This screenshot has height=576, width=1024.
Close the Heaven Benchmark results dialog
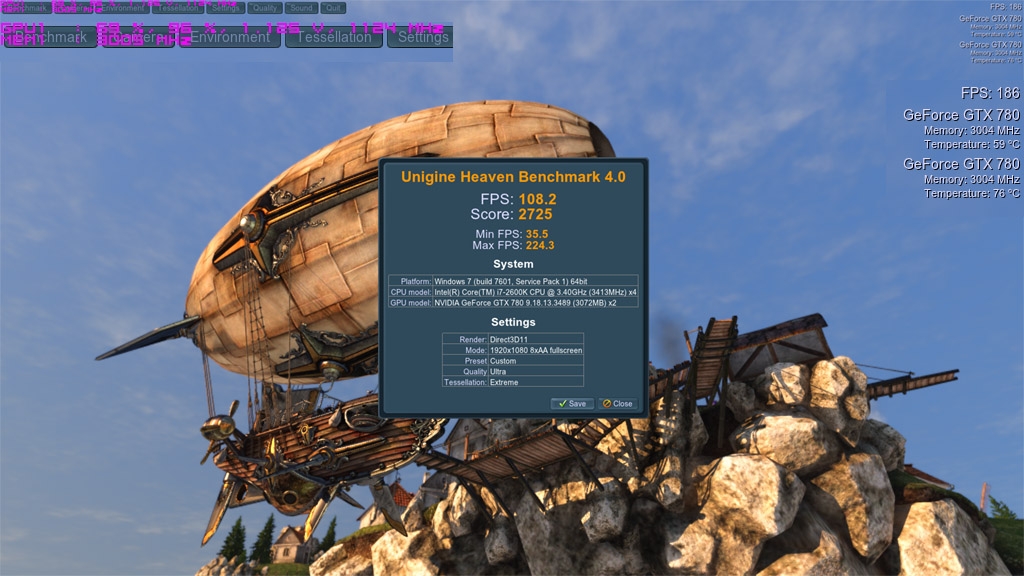617,404
